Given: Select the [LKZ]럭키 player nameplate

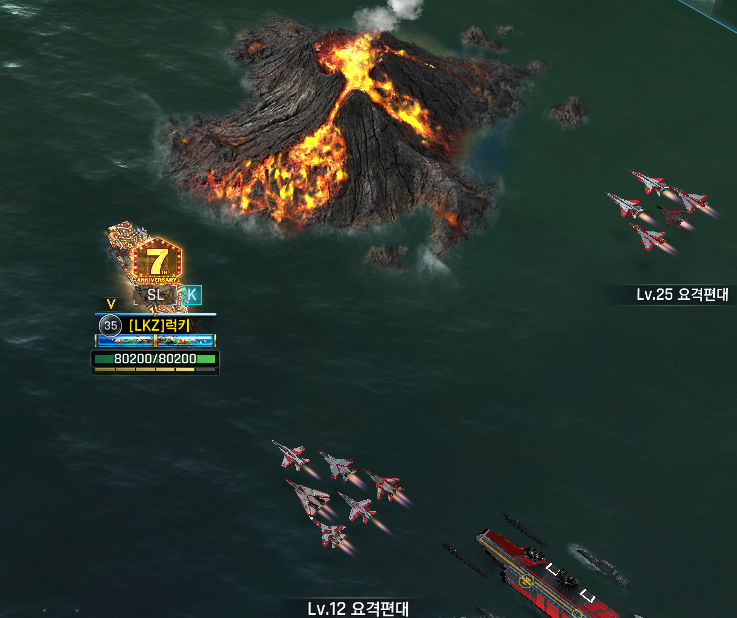Looking at the screenshot, I should [x=159, y=325].
